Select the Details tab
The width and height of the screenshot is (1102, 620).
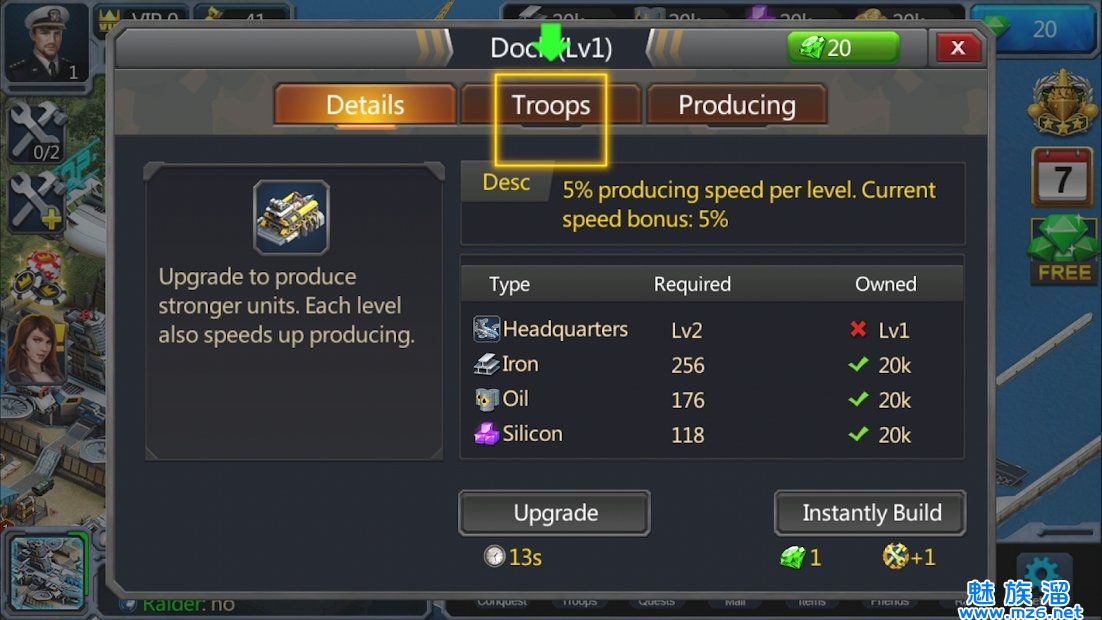[365, 105]
